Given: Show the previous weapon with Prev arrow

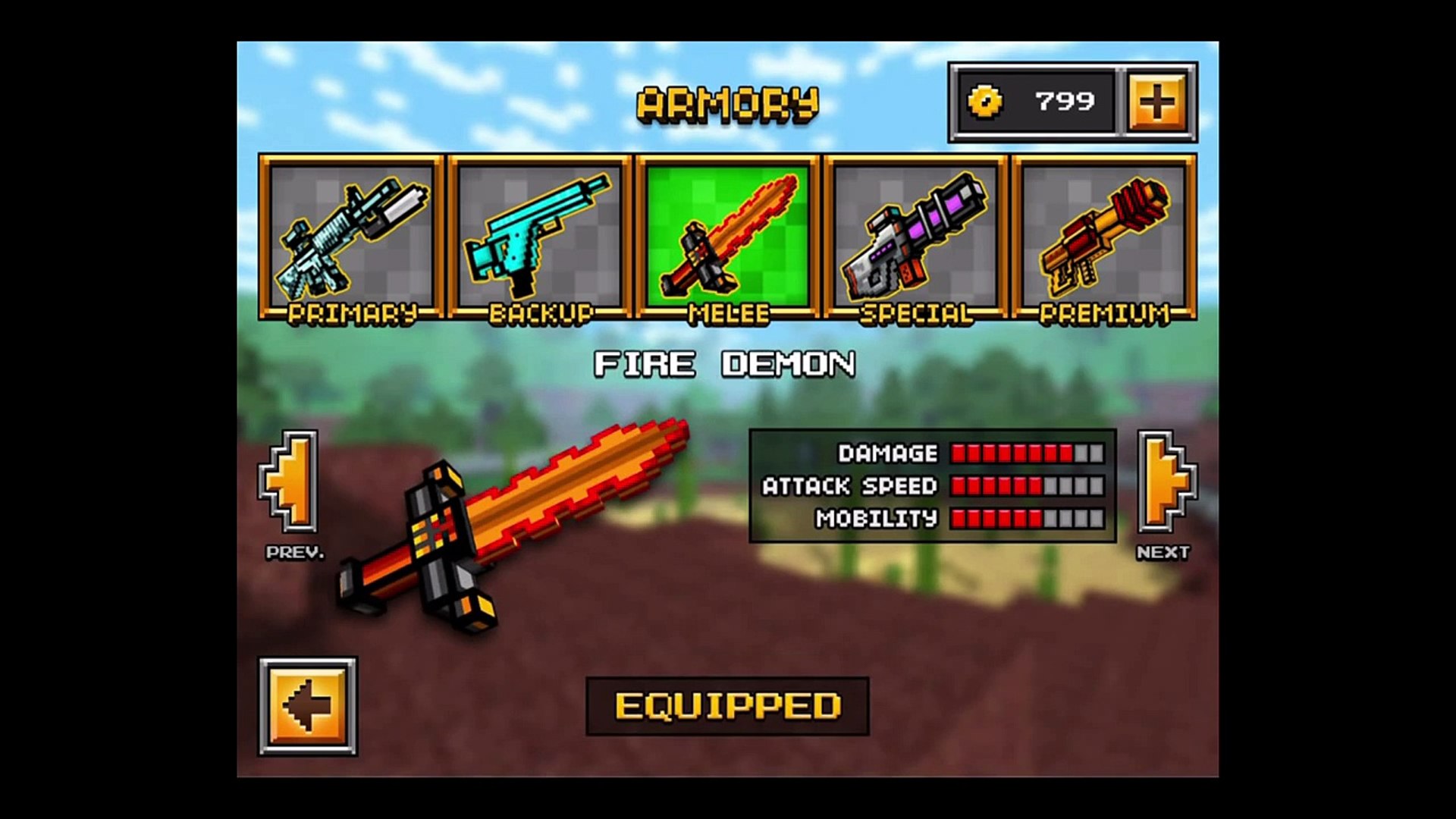Looking at the screenshot, I should click(290, 482).
